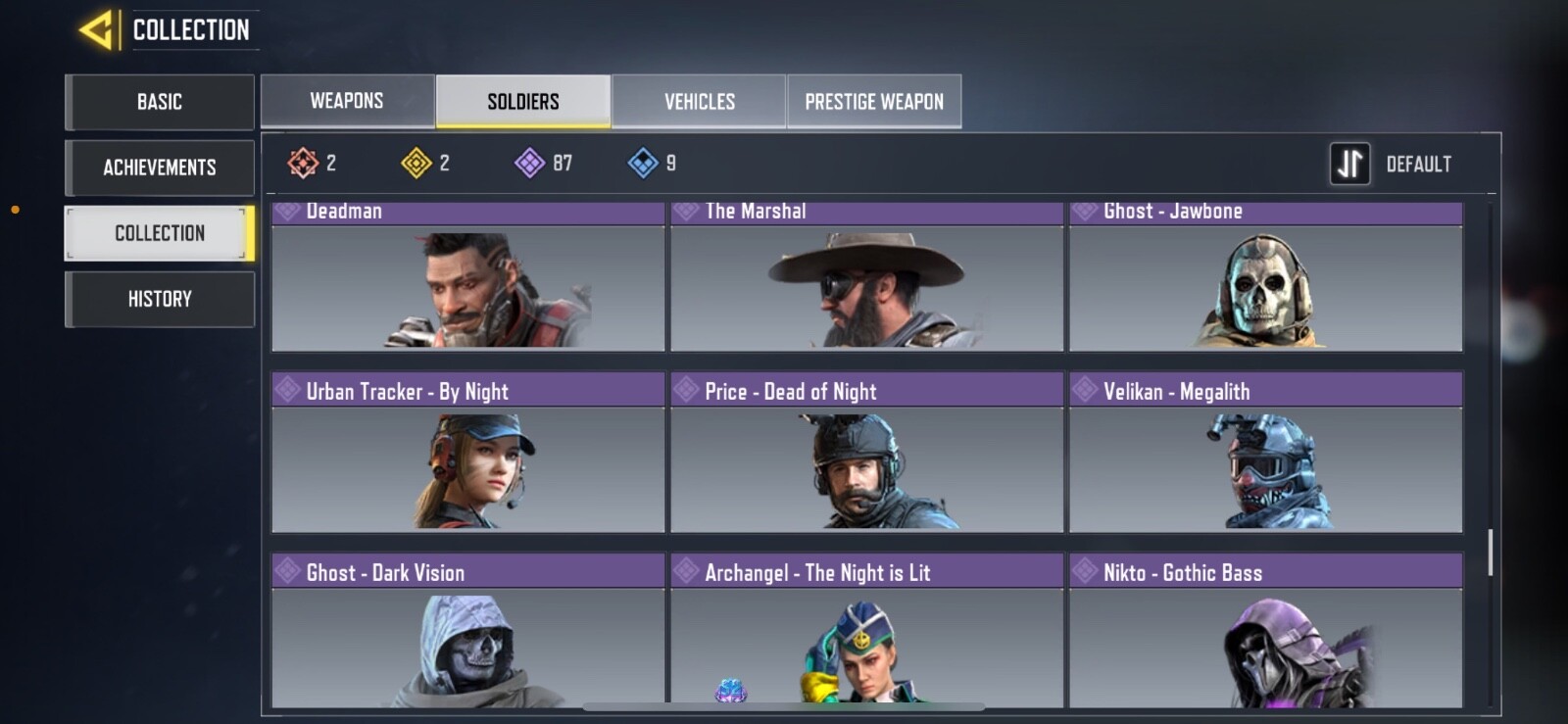This screenshot has height=724, width=1568.
Task: Change the DEFAULT sorting option
Action: pos(1420,164)
